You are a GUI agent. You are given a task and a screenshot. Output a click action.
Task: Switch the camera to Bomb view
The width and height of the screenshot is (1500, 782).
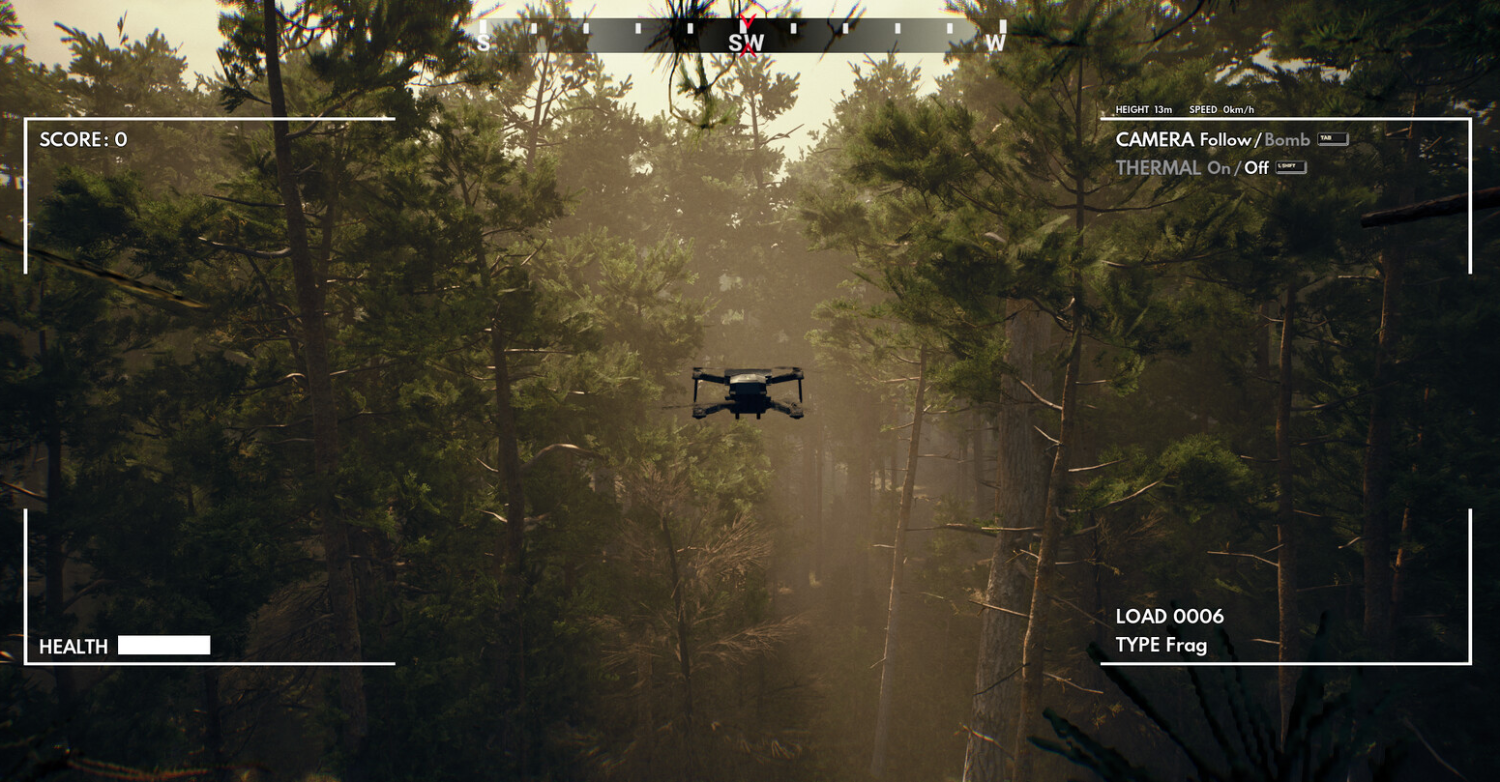(x=1287, y=140)
